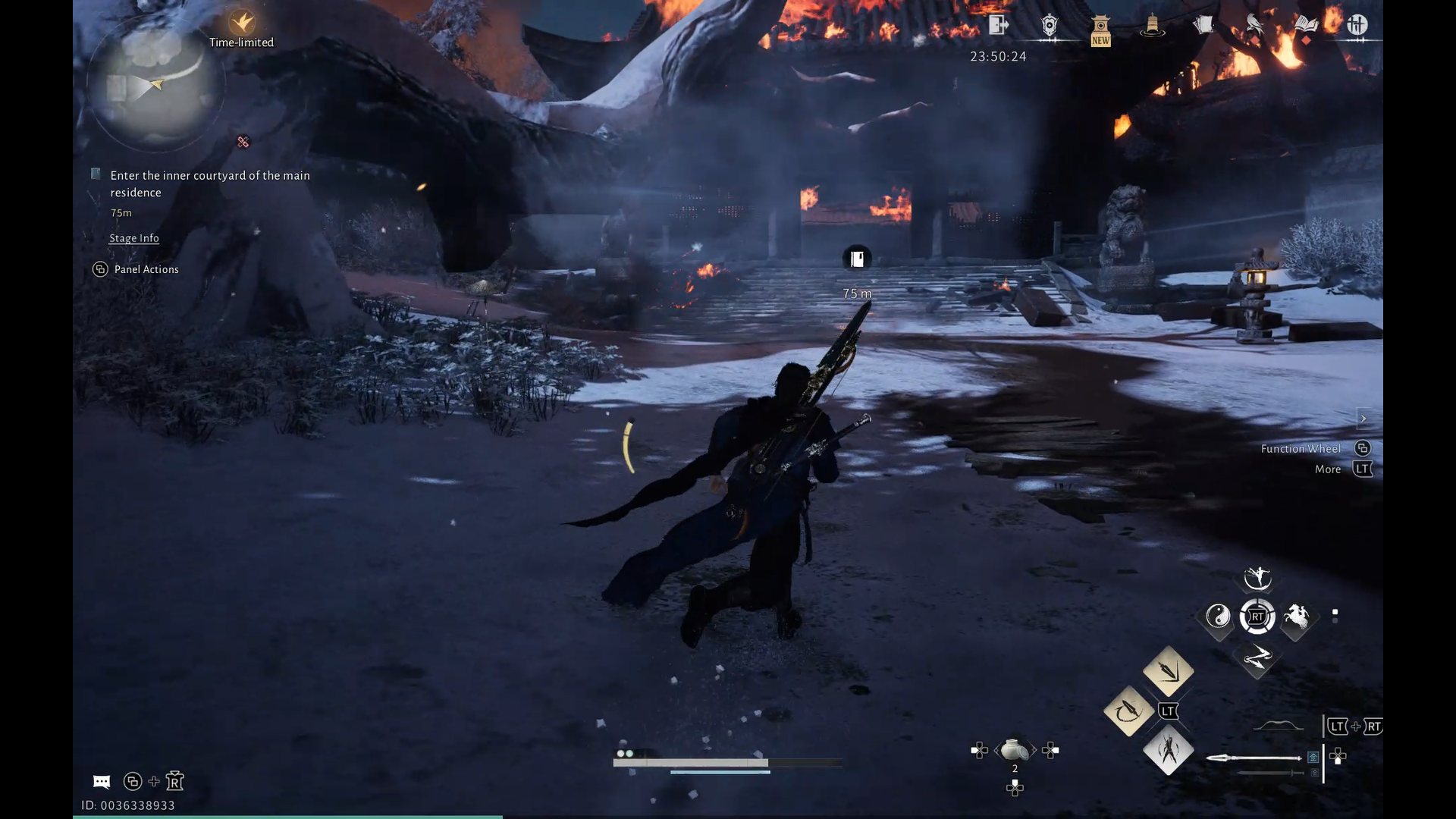
Task: Activate the zigzag lightning dash skill
Action: point(1257,656)
